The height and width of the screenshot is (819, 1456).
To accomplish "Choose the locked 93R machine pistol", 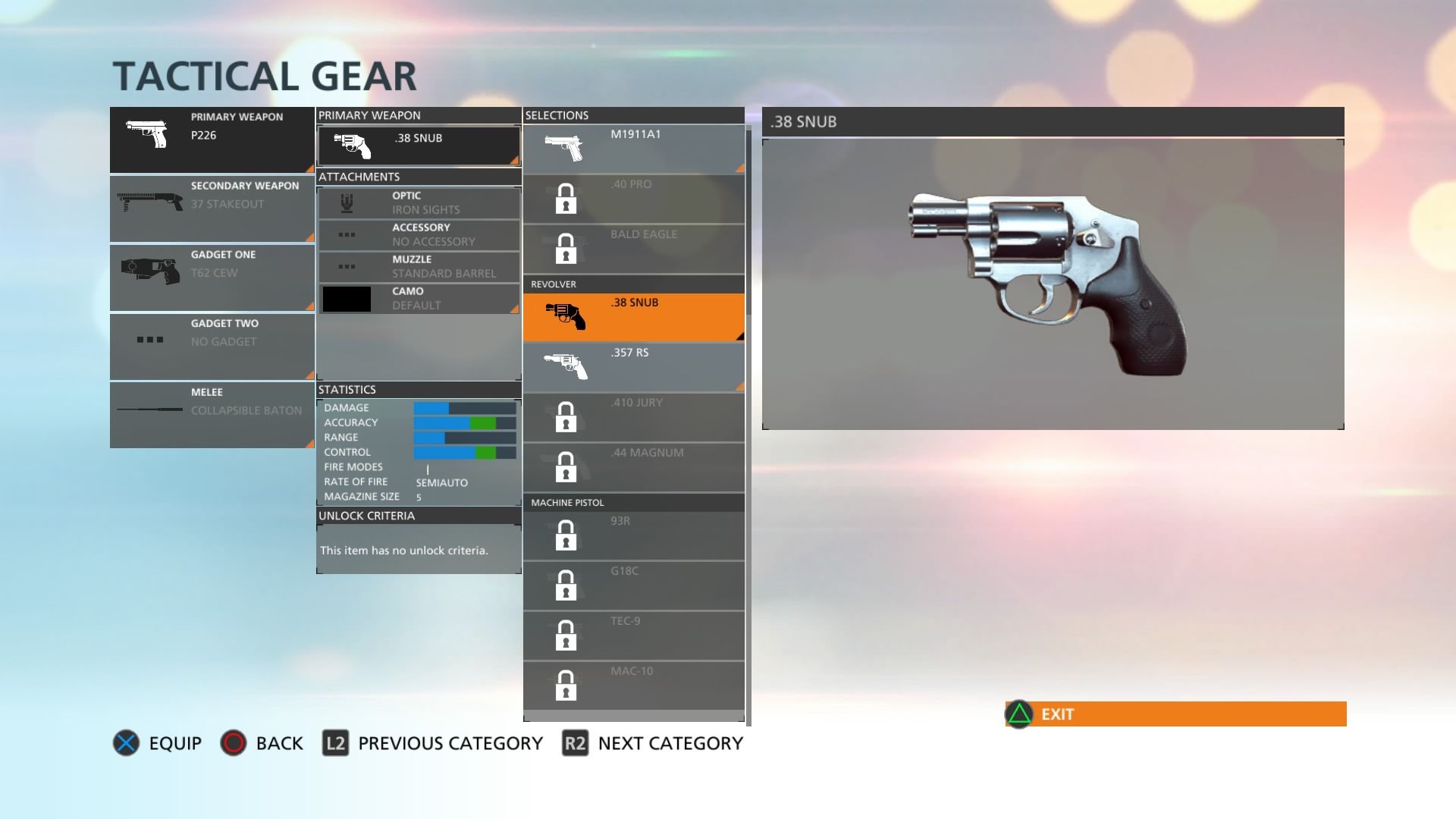I will [x=633, y=535].
